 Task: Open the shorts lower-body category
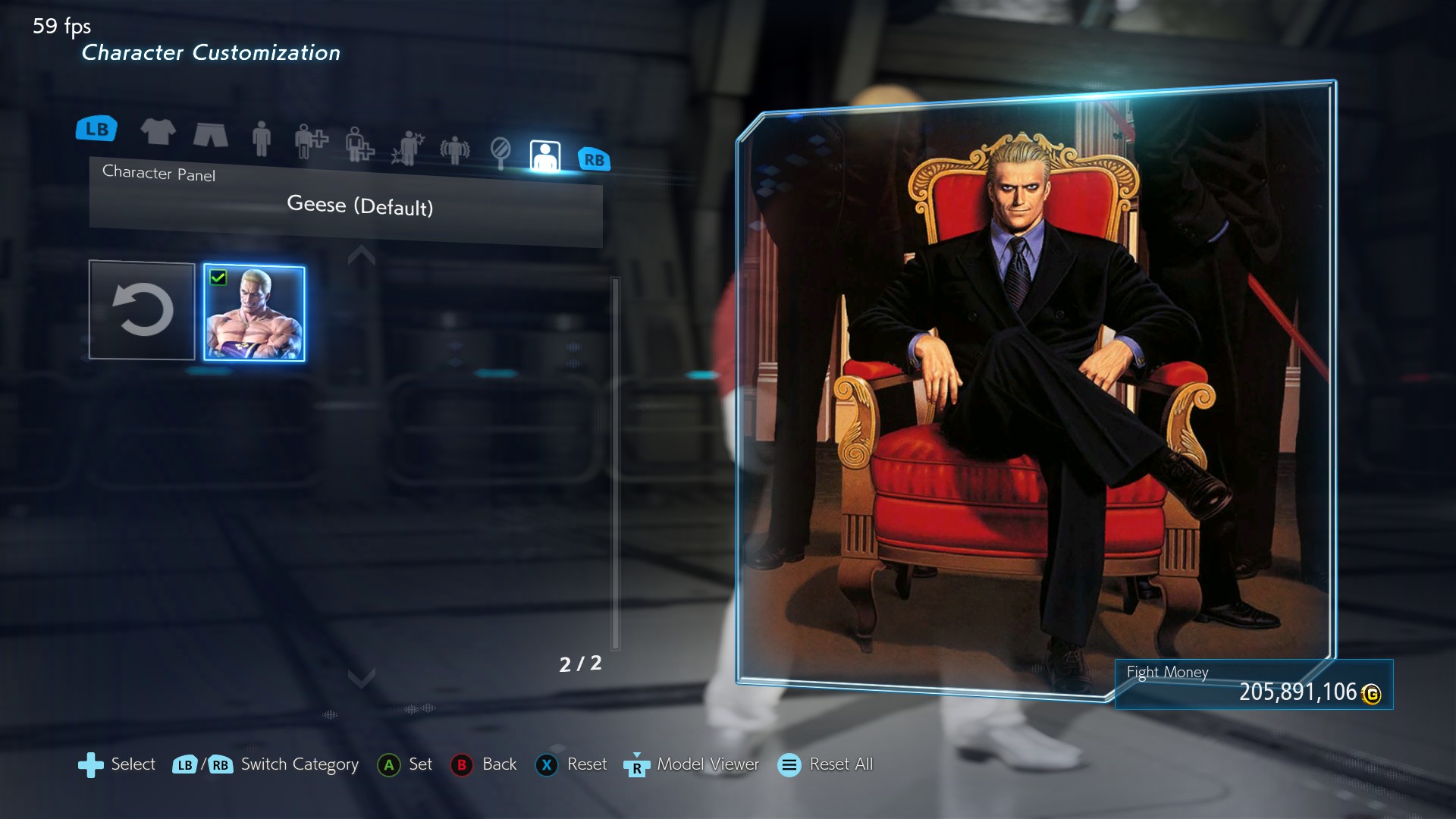[210, 135]
